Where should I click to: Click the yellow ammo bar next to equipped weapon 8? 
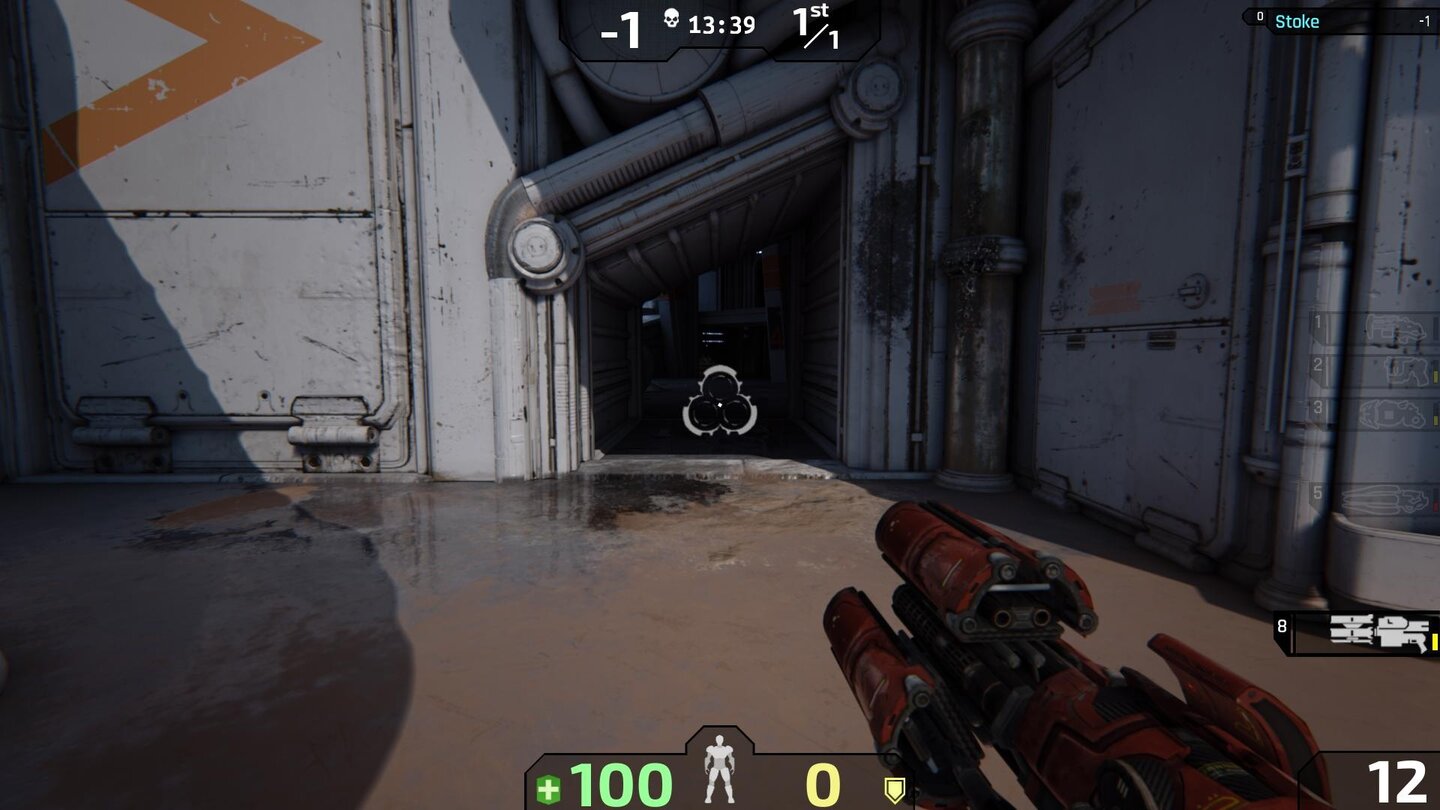(1435, 642)
